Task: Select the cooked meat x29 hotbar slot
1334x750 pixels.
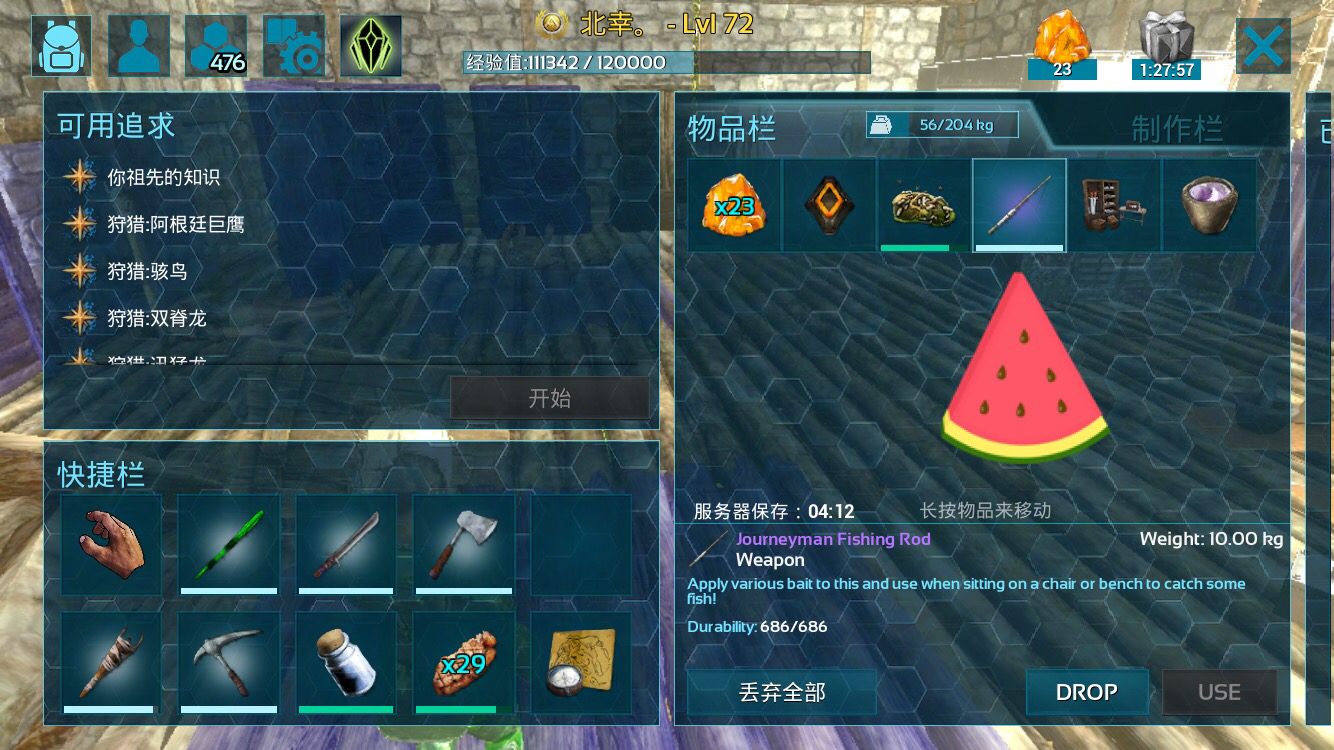Action: point(464,663)
